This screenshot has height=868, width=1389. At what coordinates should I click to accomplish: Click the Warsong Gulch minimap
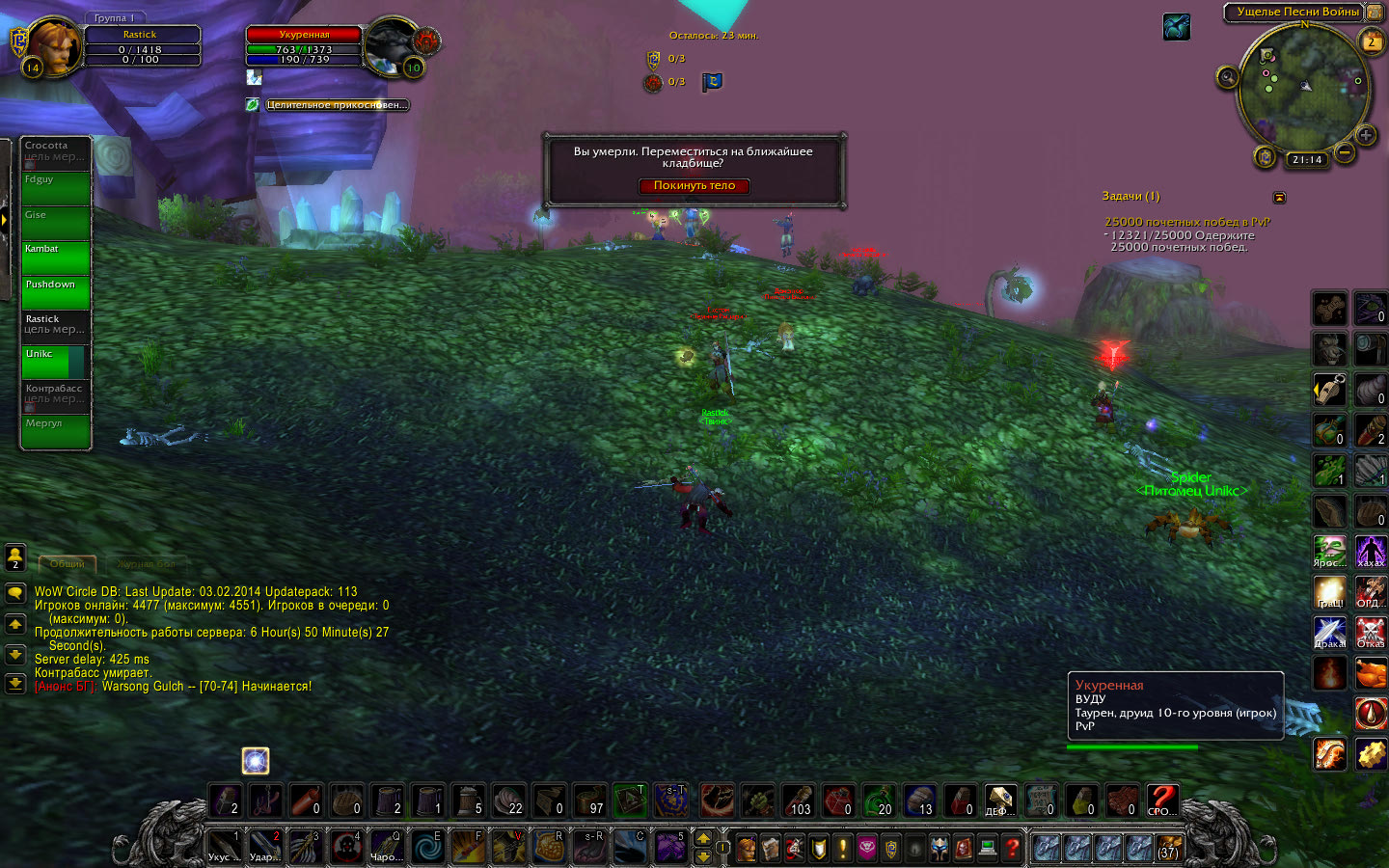click(x=1304, y=88)
